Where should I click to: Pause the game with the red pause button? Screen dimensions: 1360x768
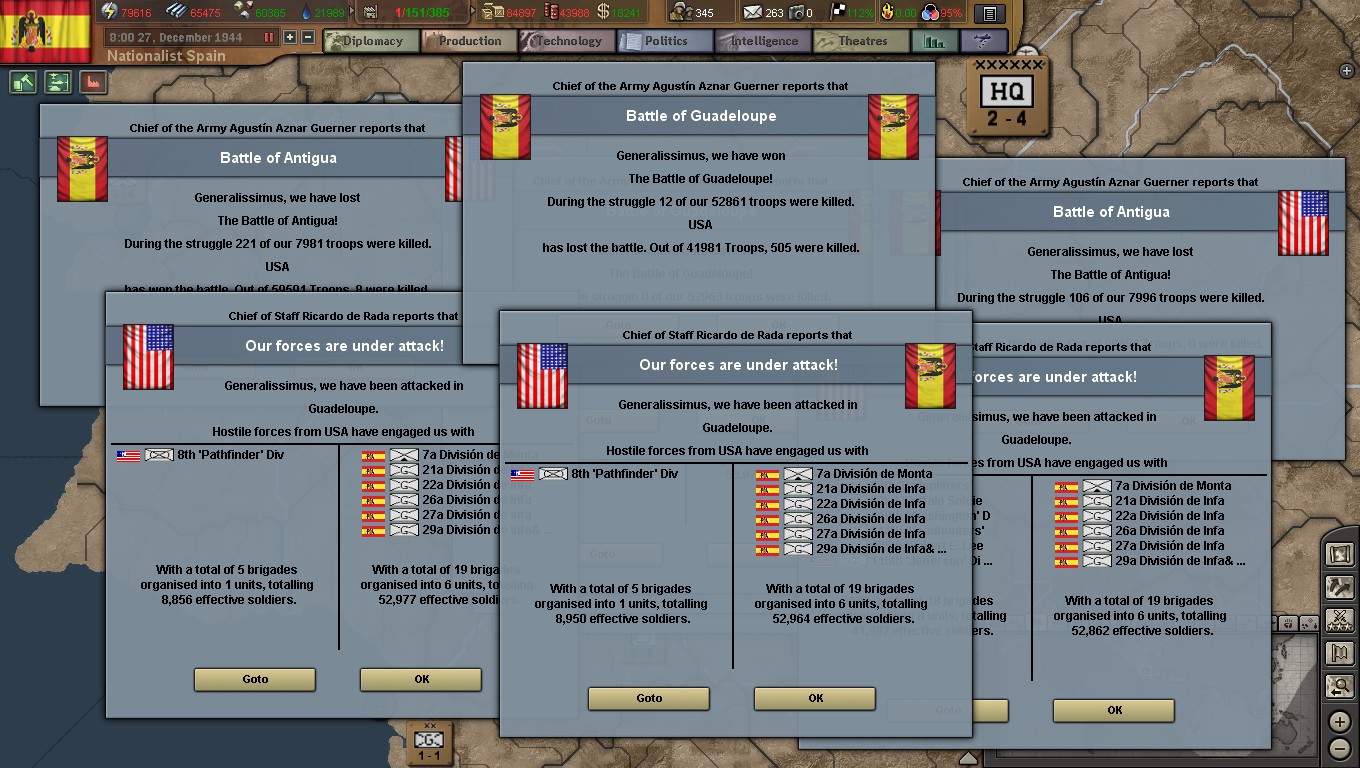coord(268,37)
